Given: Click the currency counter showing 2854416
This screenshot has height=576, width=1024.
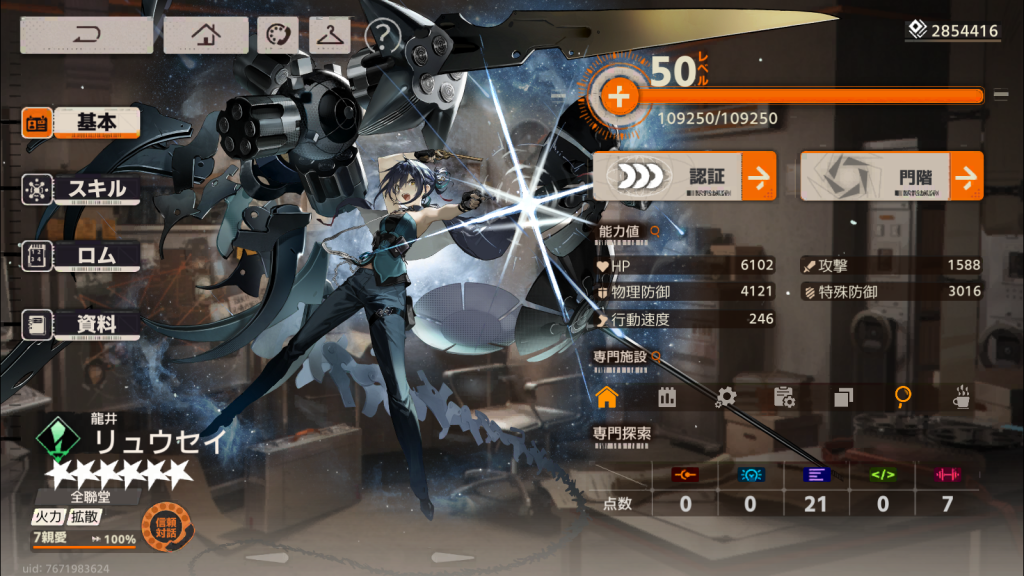Looking at the screenshot, I should coord(953,31).
